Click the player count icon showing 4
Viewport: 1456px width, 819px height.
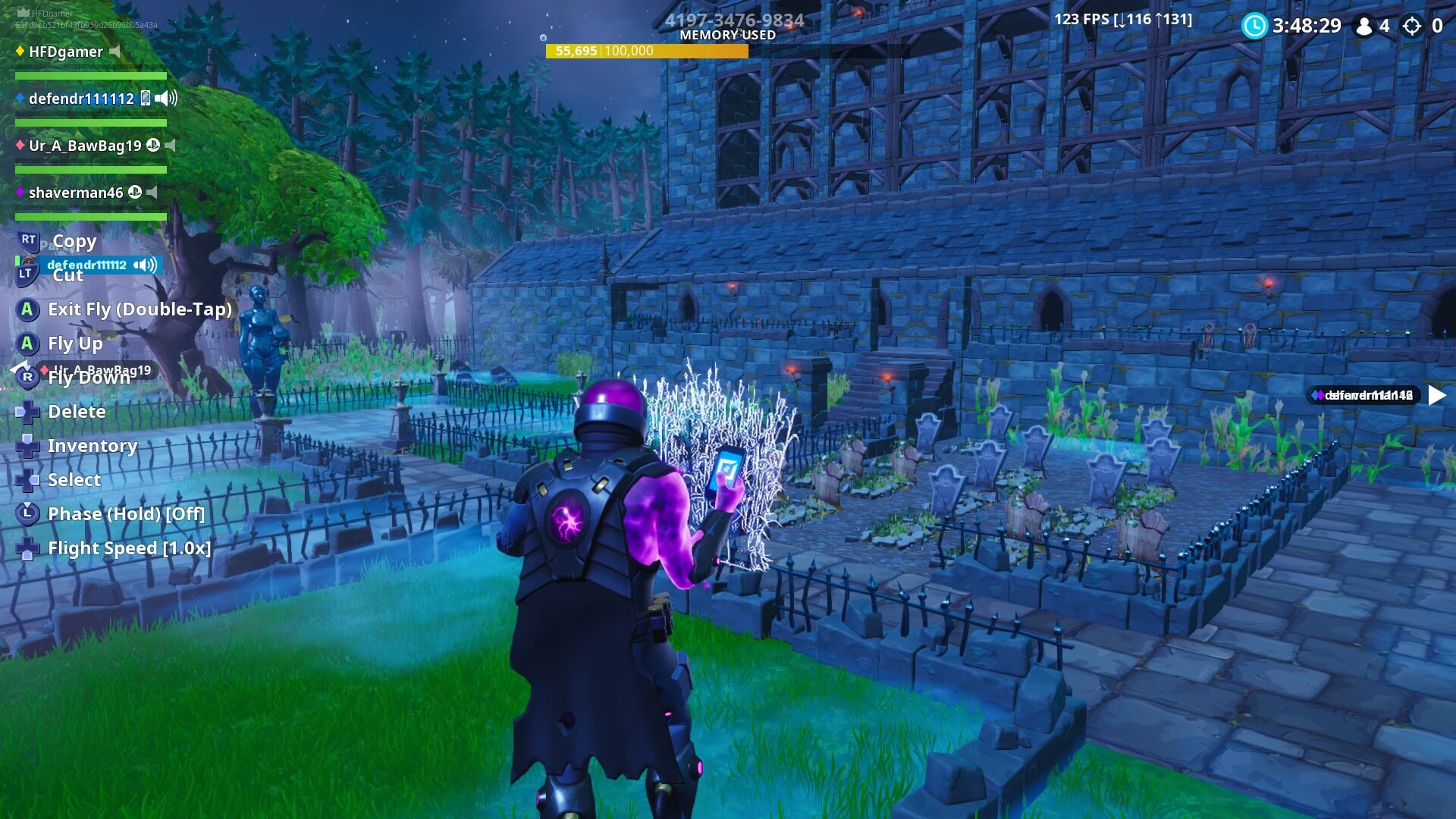point(1365,26)
